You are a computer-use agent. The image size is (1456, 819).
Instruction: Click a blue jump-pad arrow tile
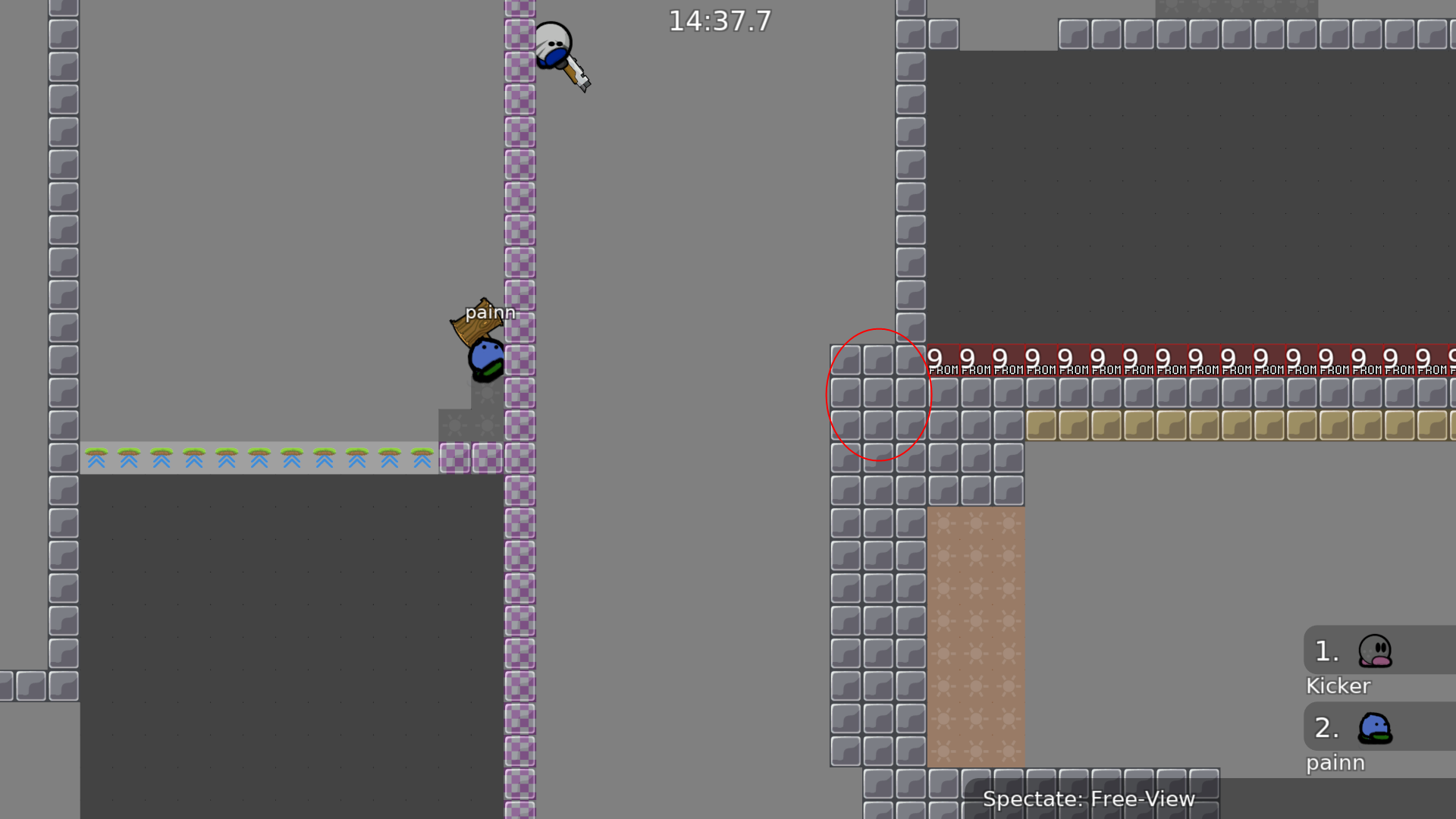pyautogui.click(x=227, y=460)
